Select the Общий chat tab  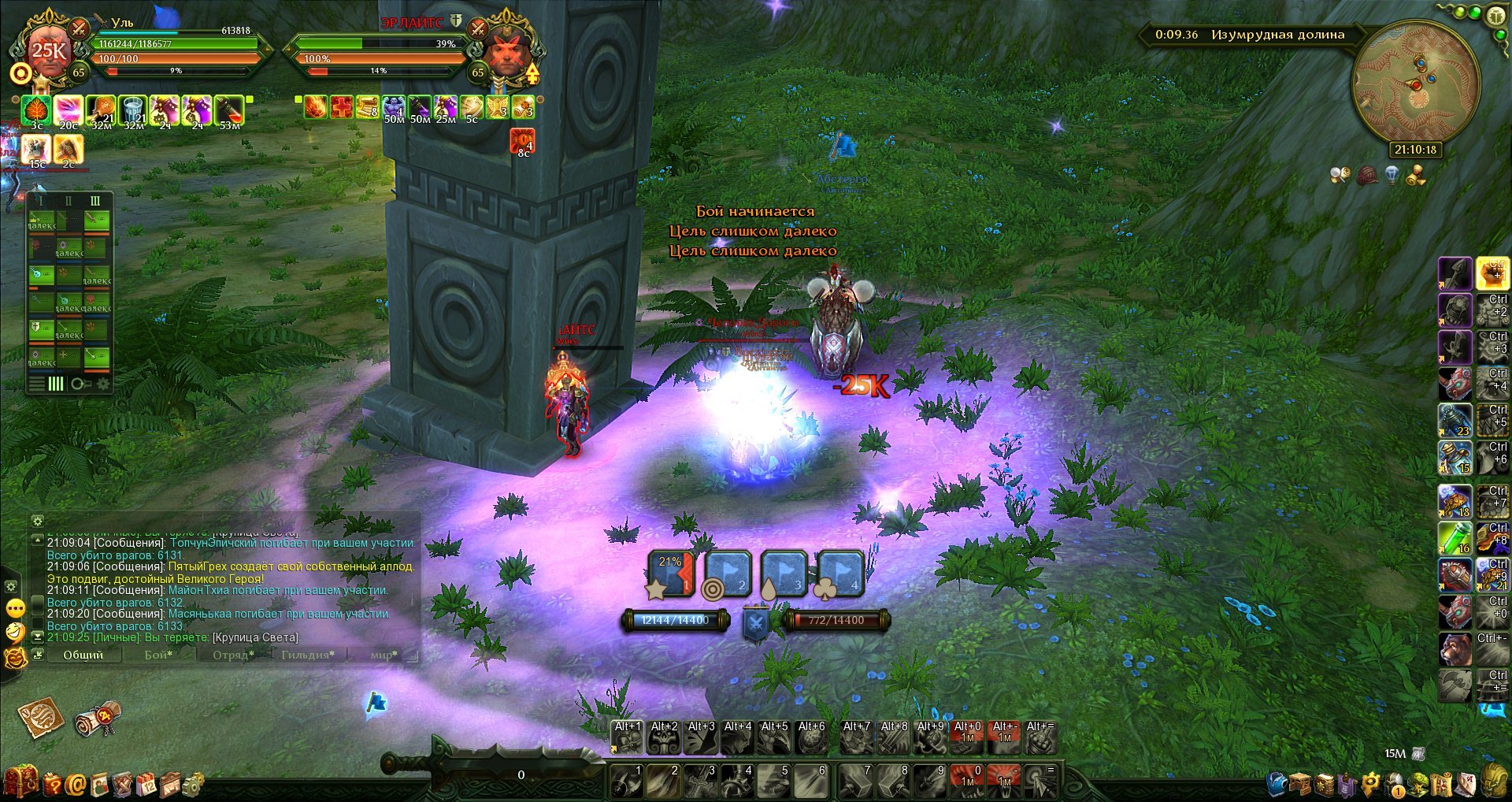coord(83,655)
